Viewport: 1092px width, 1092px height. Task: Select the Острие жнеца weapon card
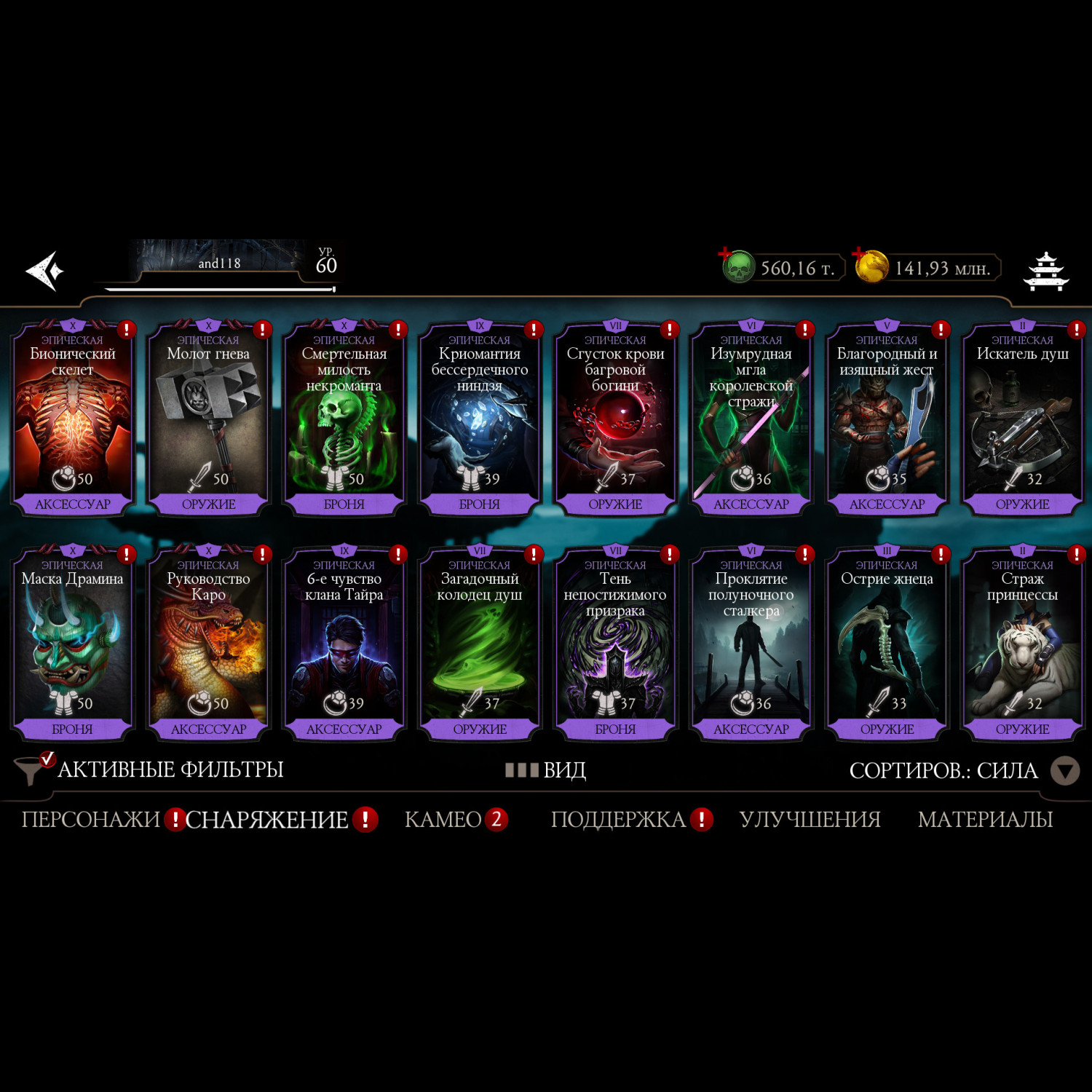pos(887,644)
